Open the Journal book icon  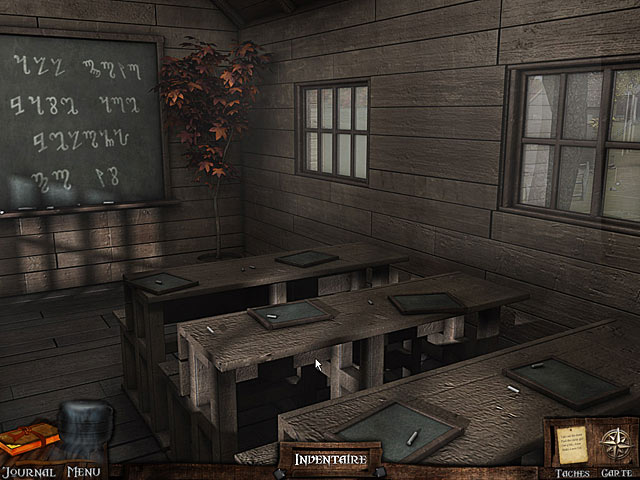28,441
